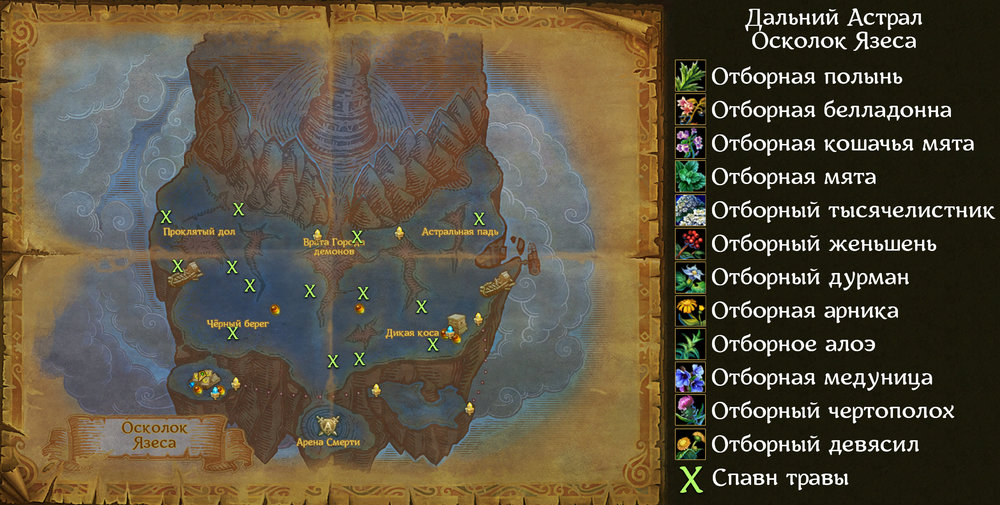Choose Отборная белладонна in the legend

(831, 109)
